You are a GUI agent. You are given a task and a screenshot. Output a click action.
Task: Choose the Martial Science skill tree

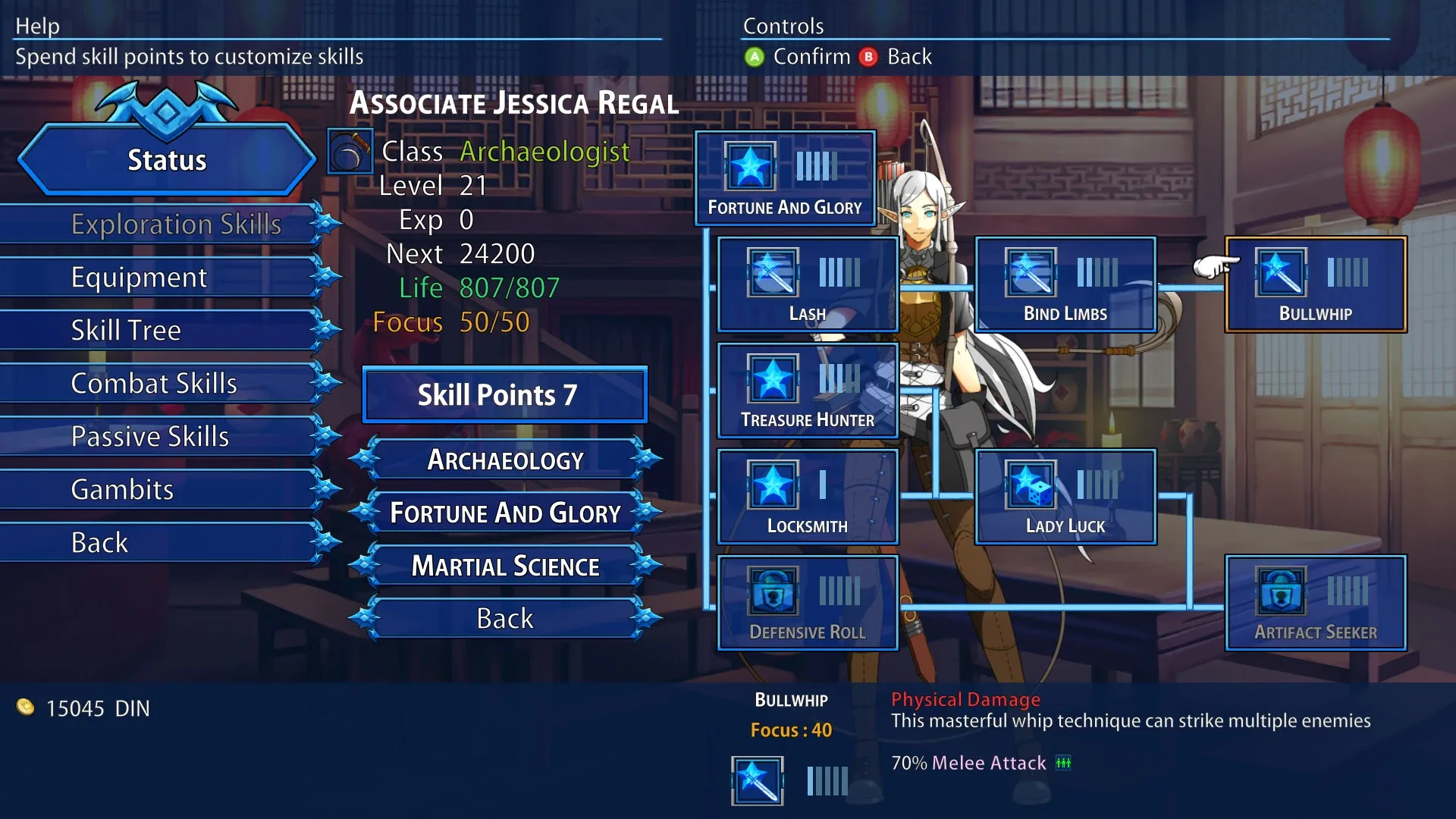point(505,566)
